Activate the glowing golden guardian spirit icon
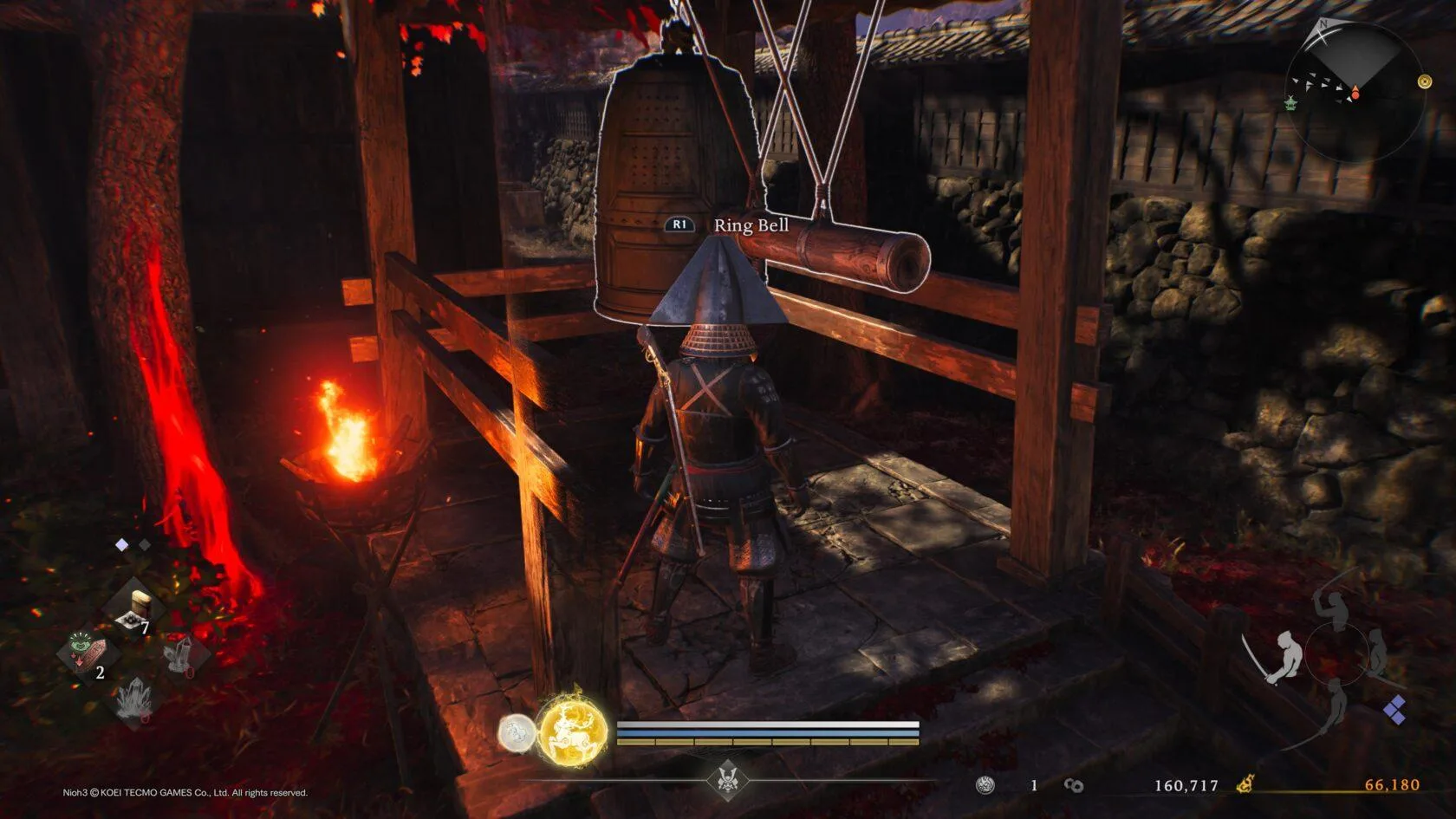The image size is (1456, 819). pos(572,732)
